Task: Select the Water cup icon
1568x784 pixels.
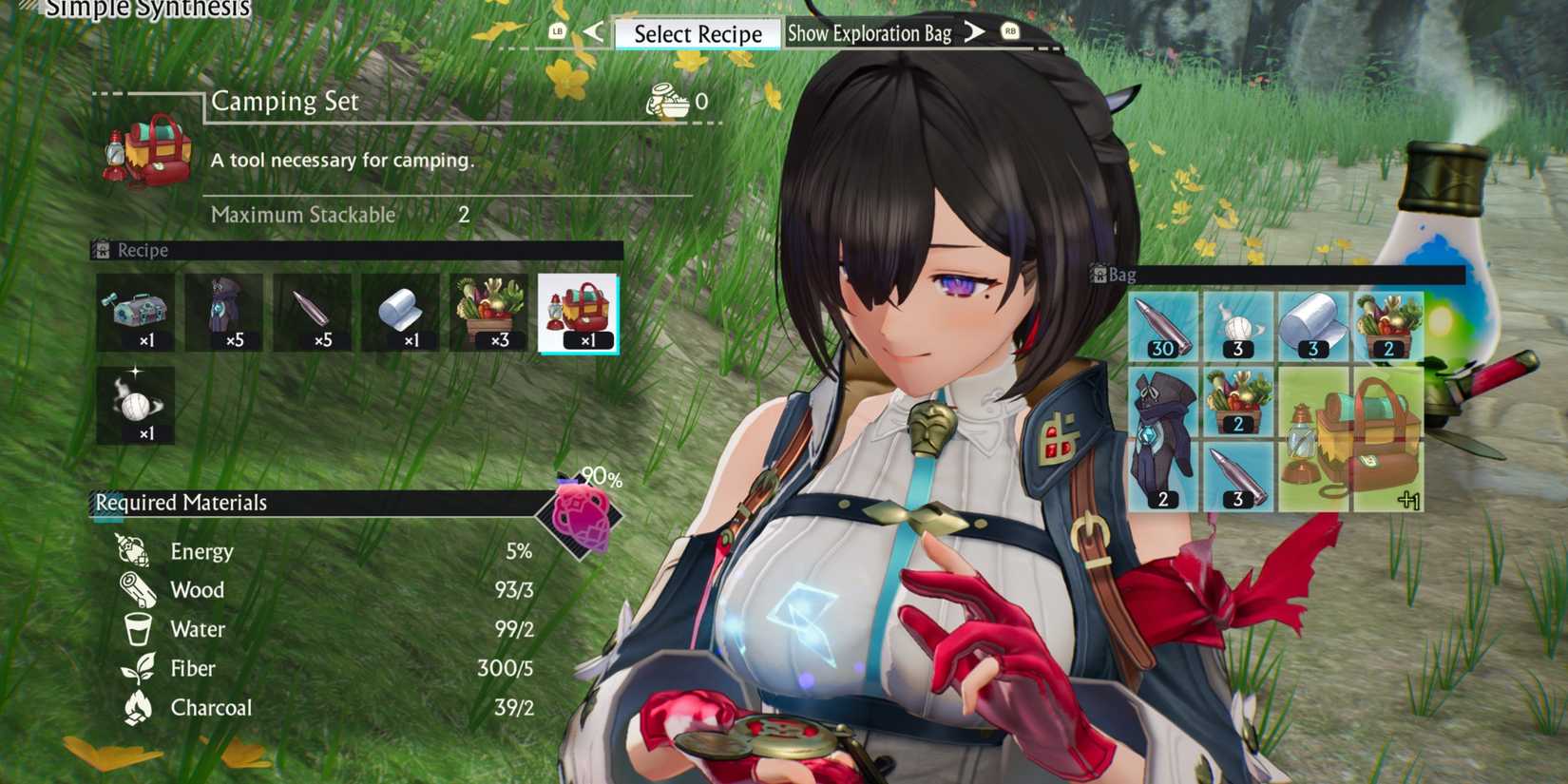Action: tap(137, 629)
